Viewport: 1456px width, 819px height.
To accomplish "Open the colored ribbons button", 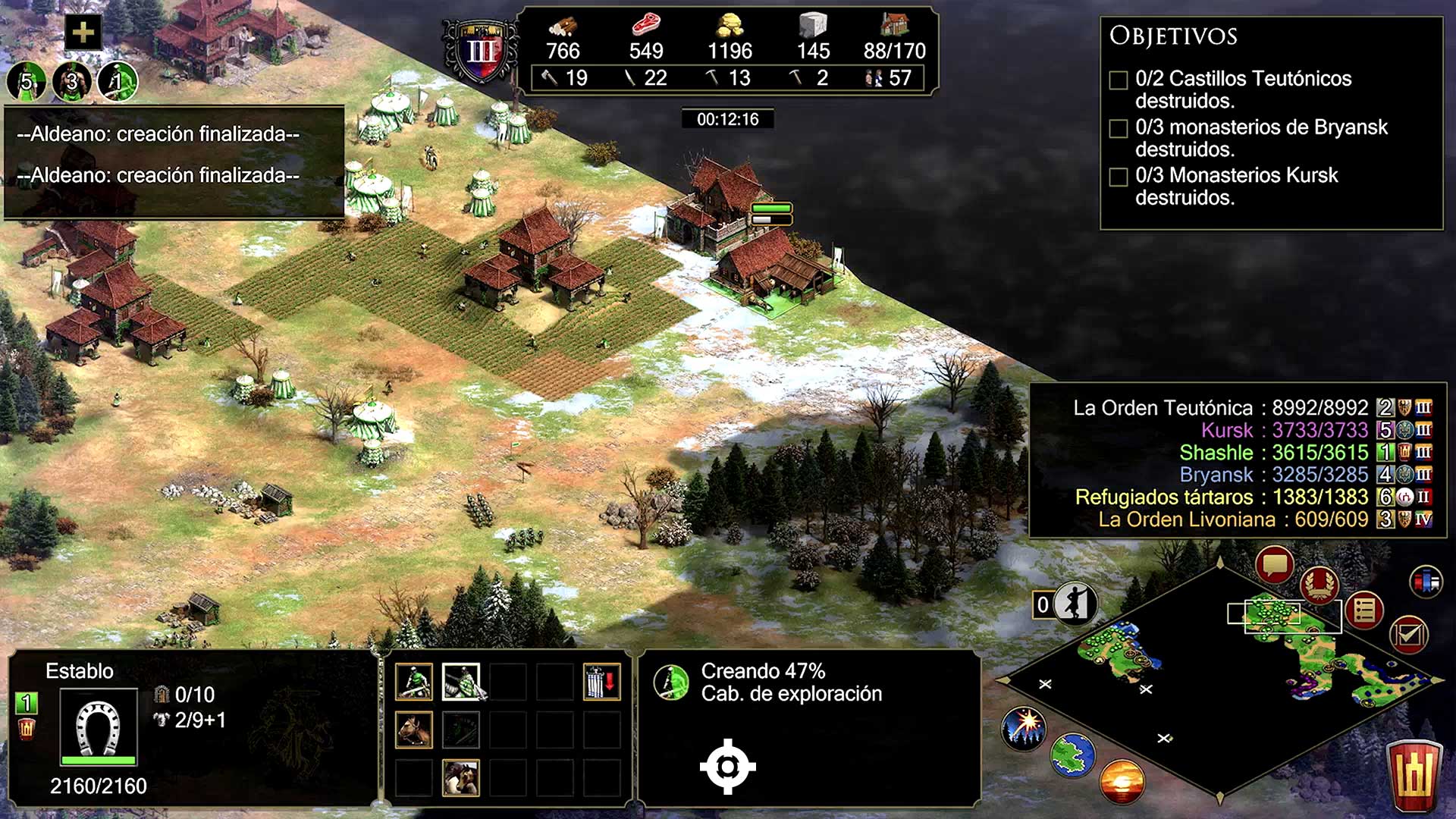I will tap(1426, 582).
